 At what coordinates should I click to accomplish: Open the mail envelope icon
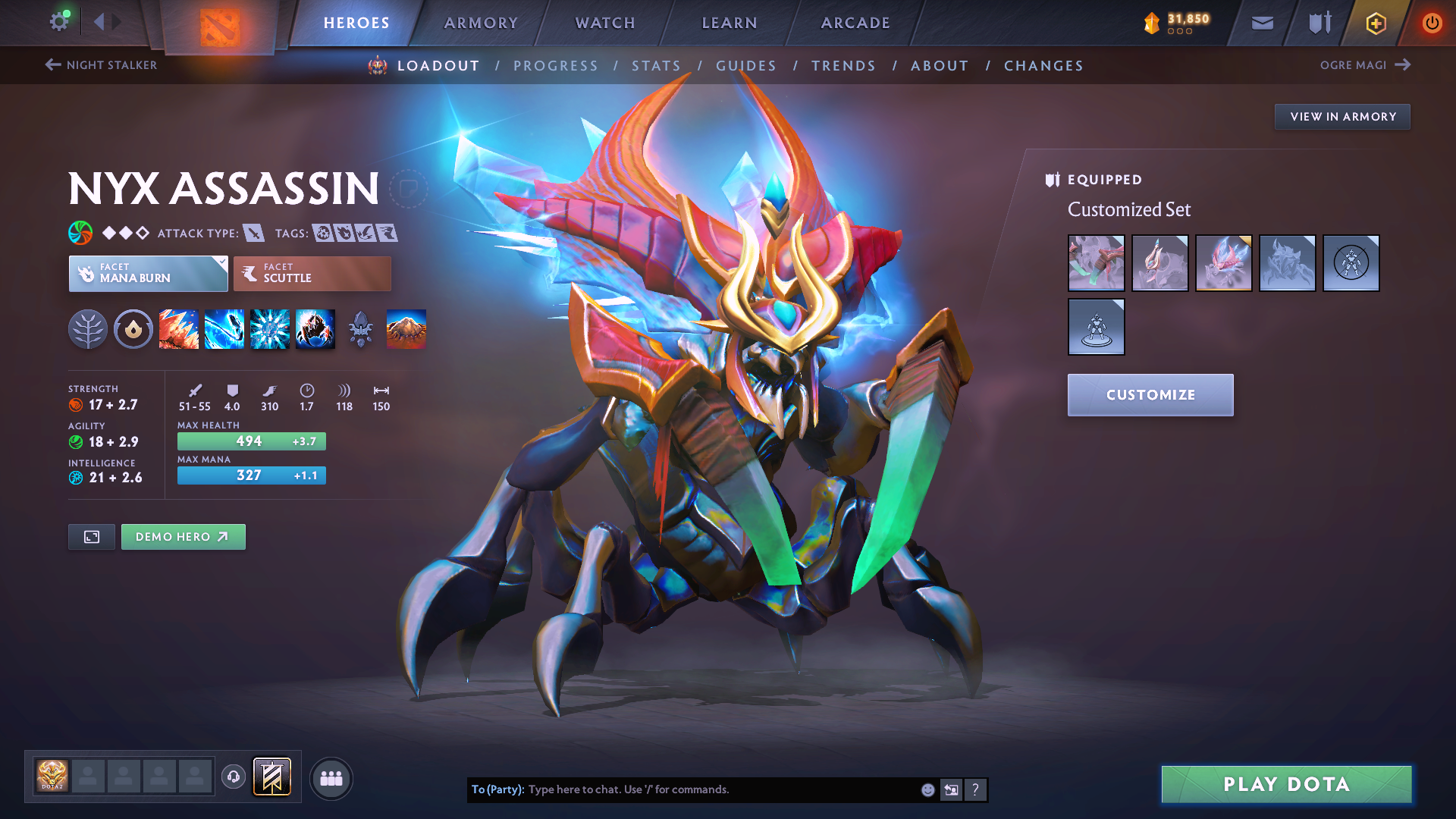tap(1263, 24)
